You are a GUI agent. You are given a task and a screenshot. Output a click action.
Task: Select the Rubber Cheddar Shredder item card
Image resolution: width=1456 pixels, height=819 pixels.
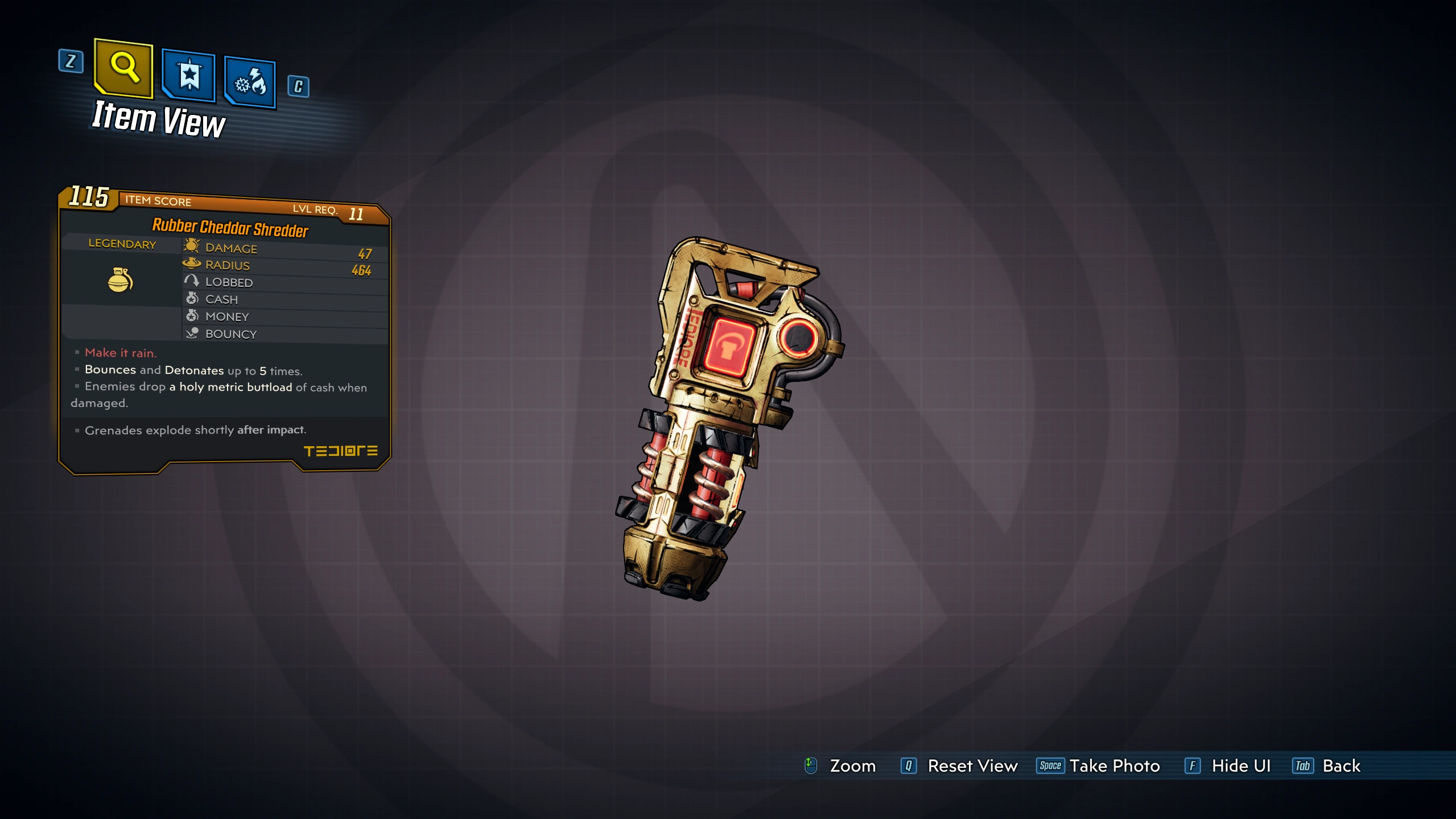click(x=225, y=330)
